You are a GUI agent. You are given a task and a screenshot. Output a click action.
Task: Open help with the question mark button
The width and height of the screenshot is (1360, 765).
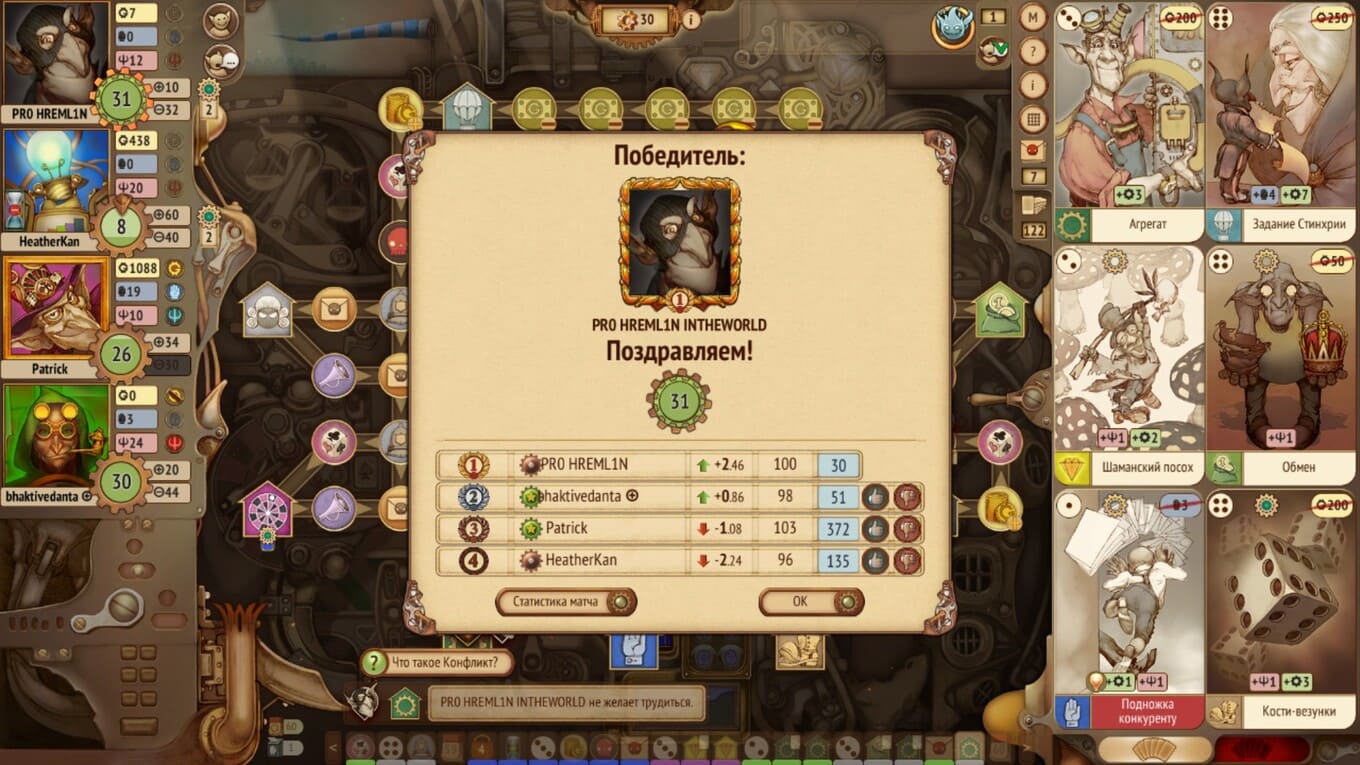1033,51
